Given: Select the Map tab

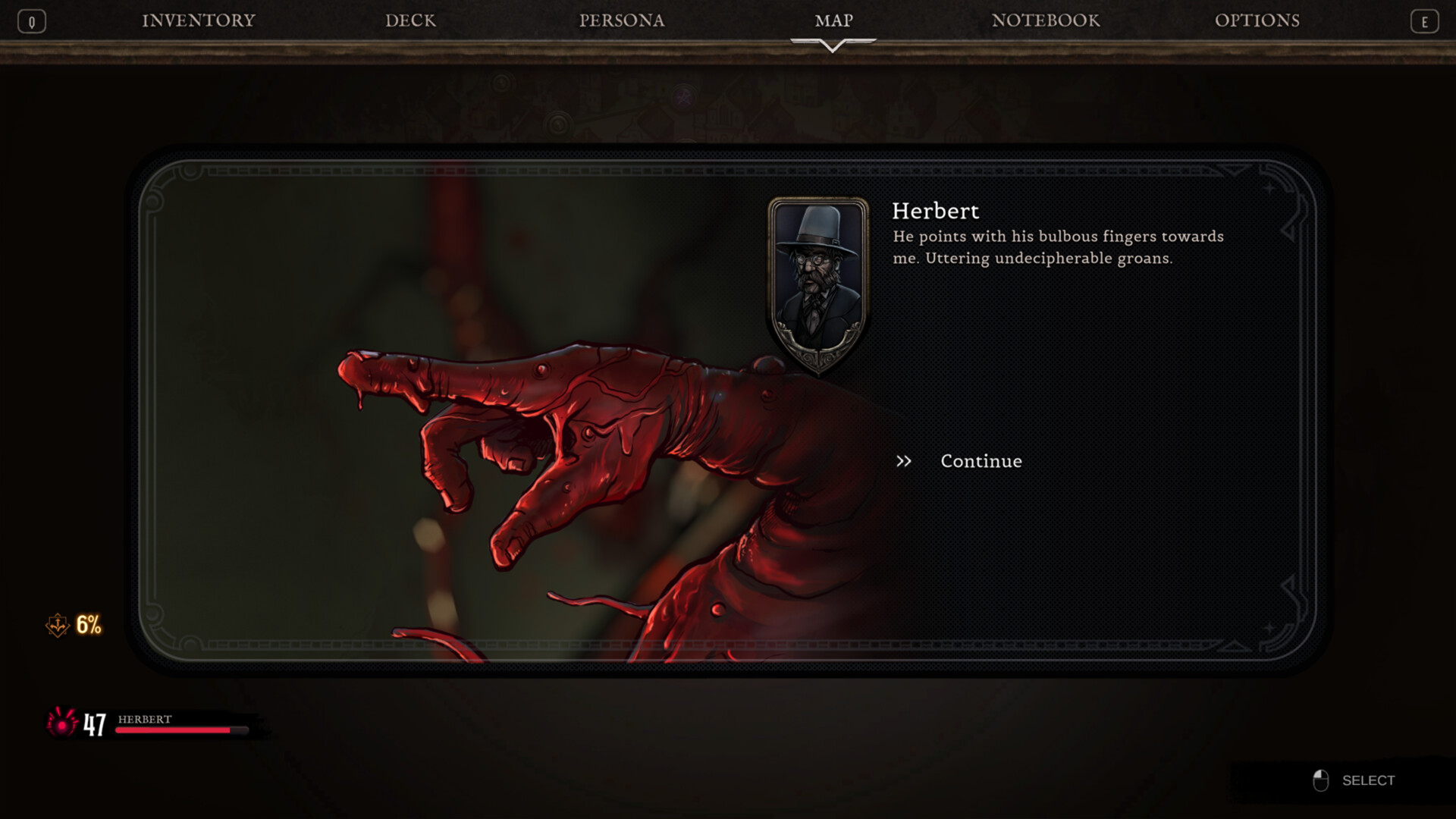Looking at the screenshot, I should click(834, 20).
